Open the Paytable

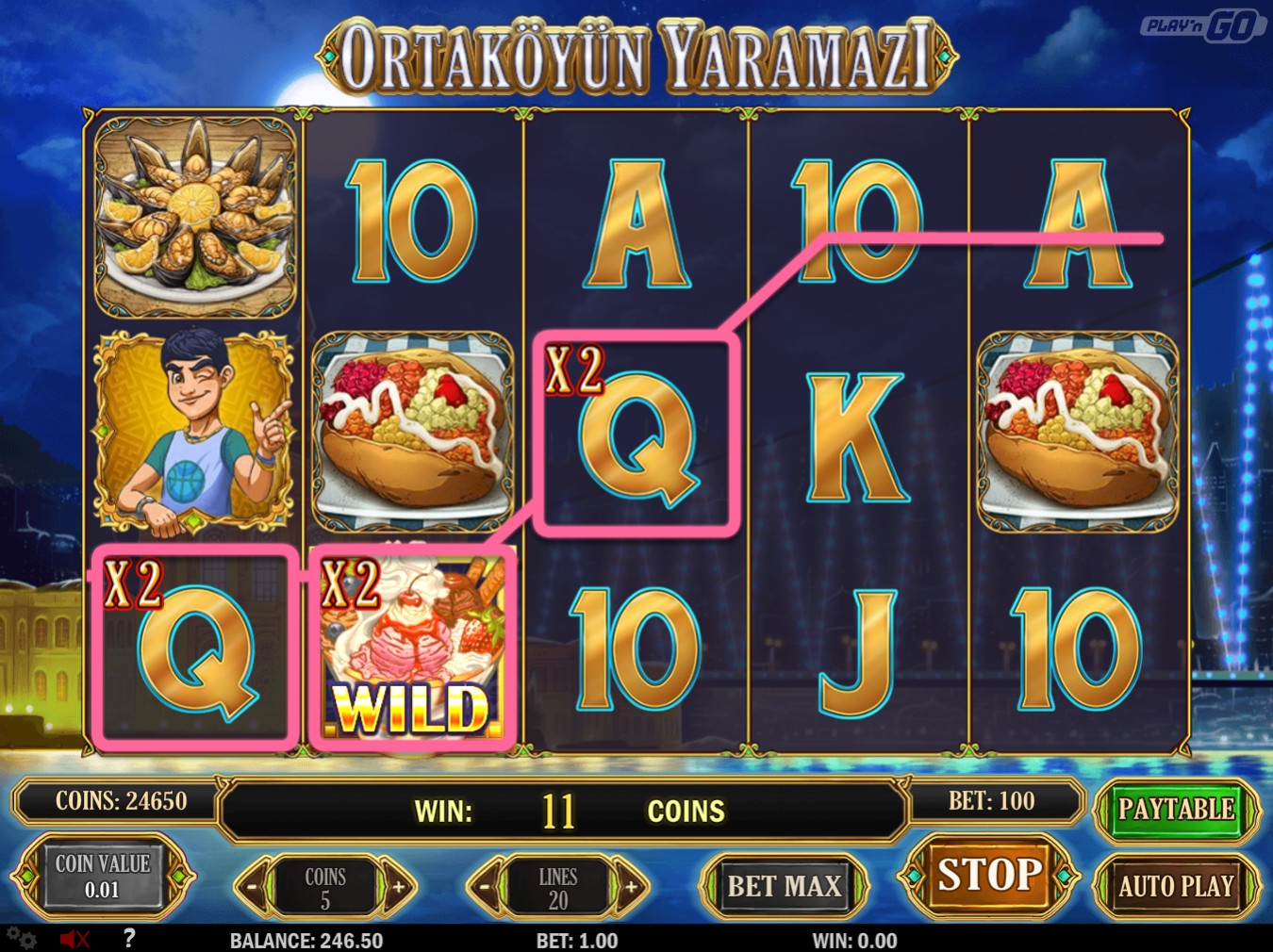click(1176, 809)
